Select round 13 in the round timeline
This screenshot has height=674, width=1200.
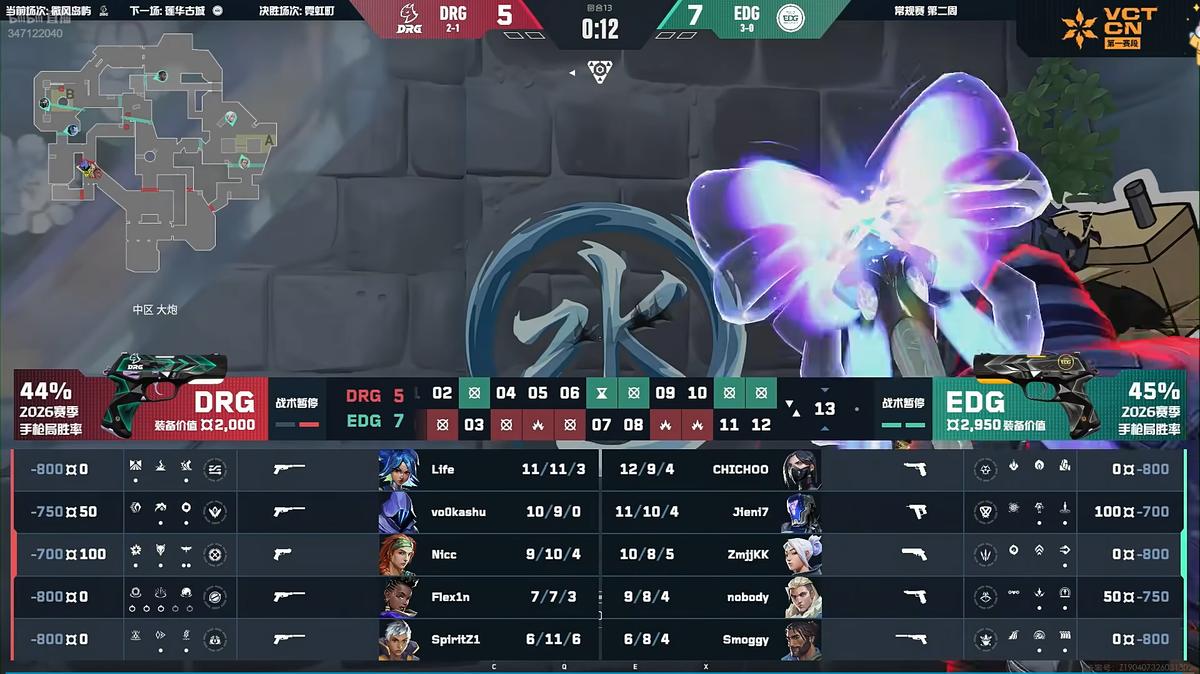click(x=824, y=409)
